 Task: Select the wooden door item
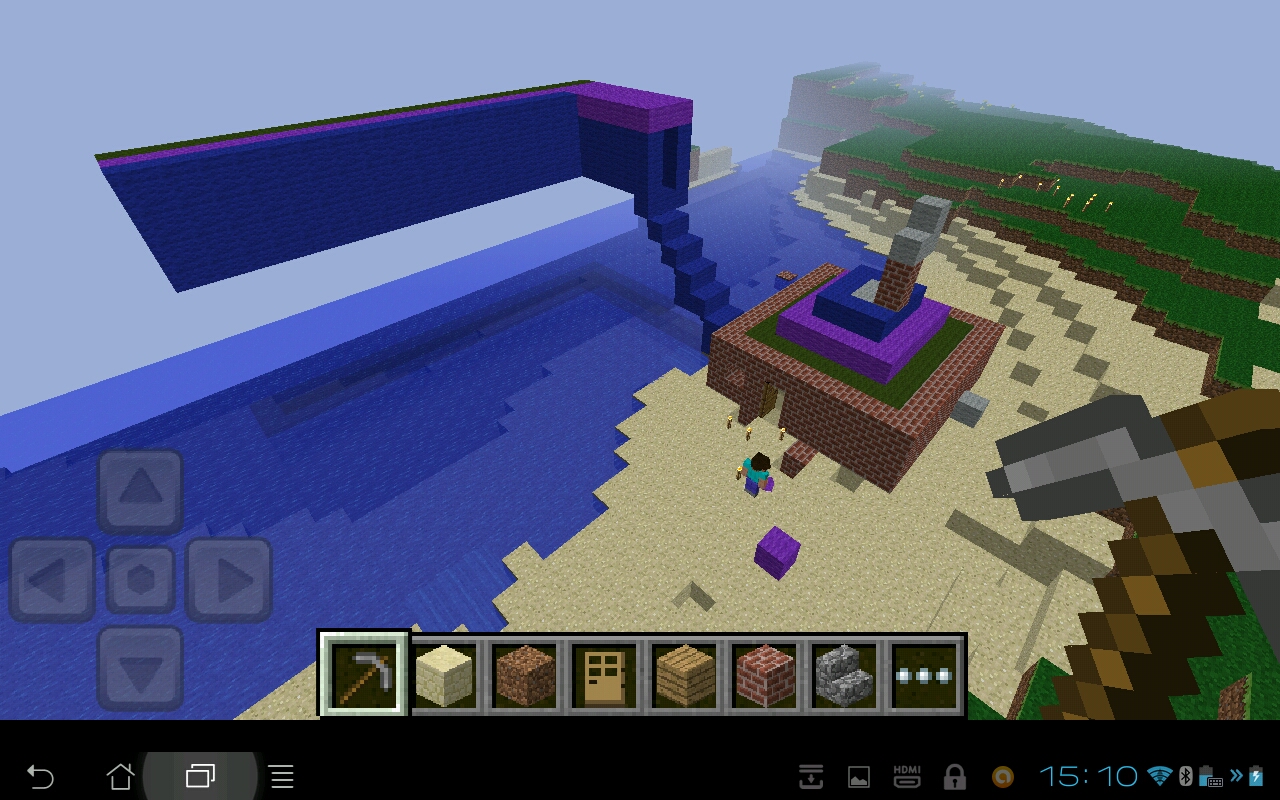pos(604,672)
